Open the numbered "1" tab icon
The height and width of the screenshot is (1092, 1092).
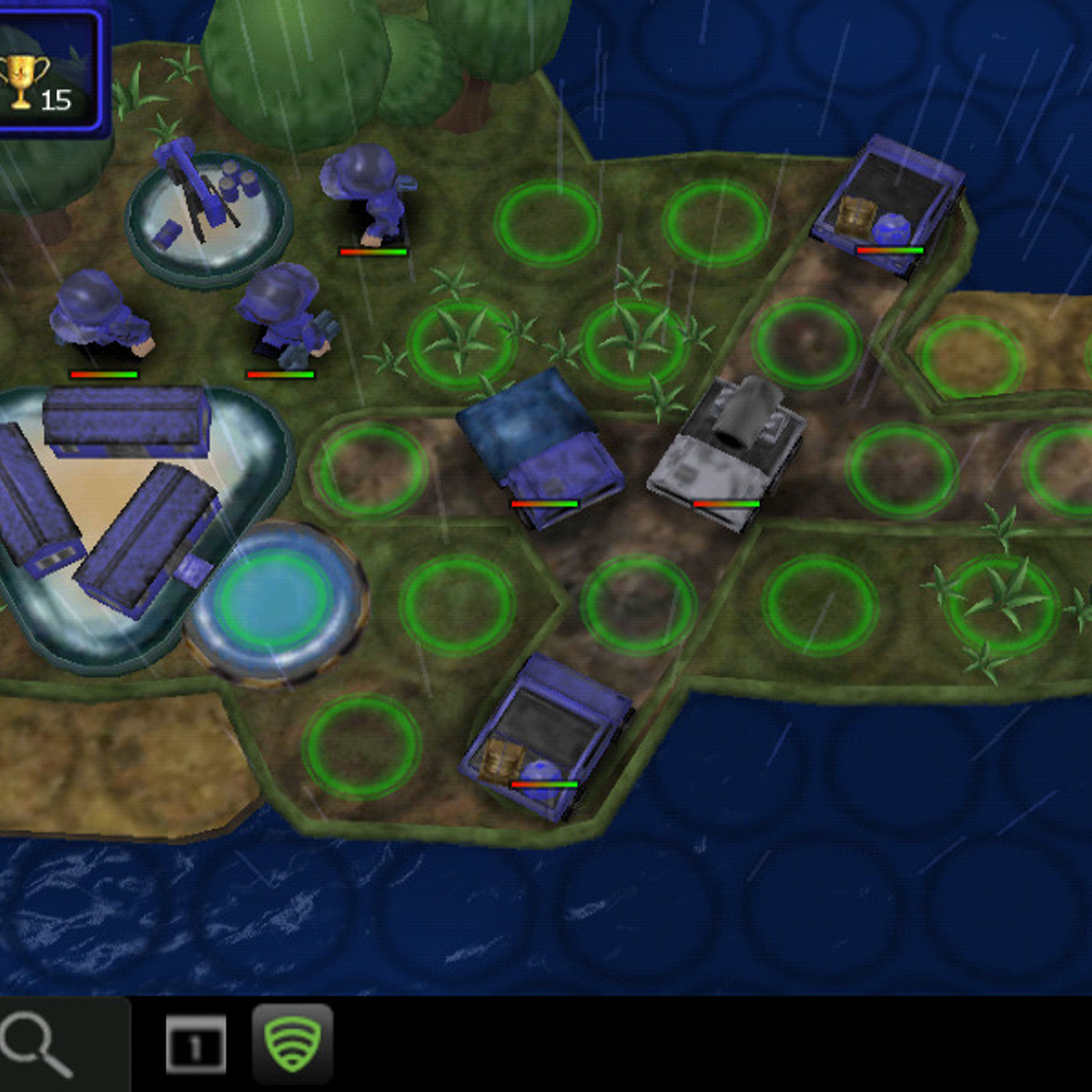tap(195, 1045)
